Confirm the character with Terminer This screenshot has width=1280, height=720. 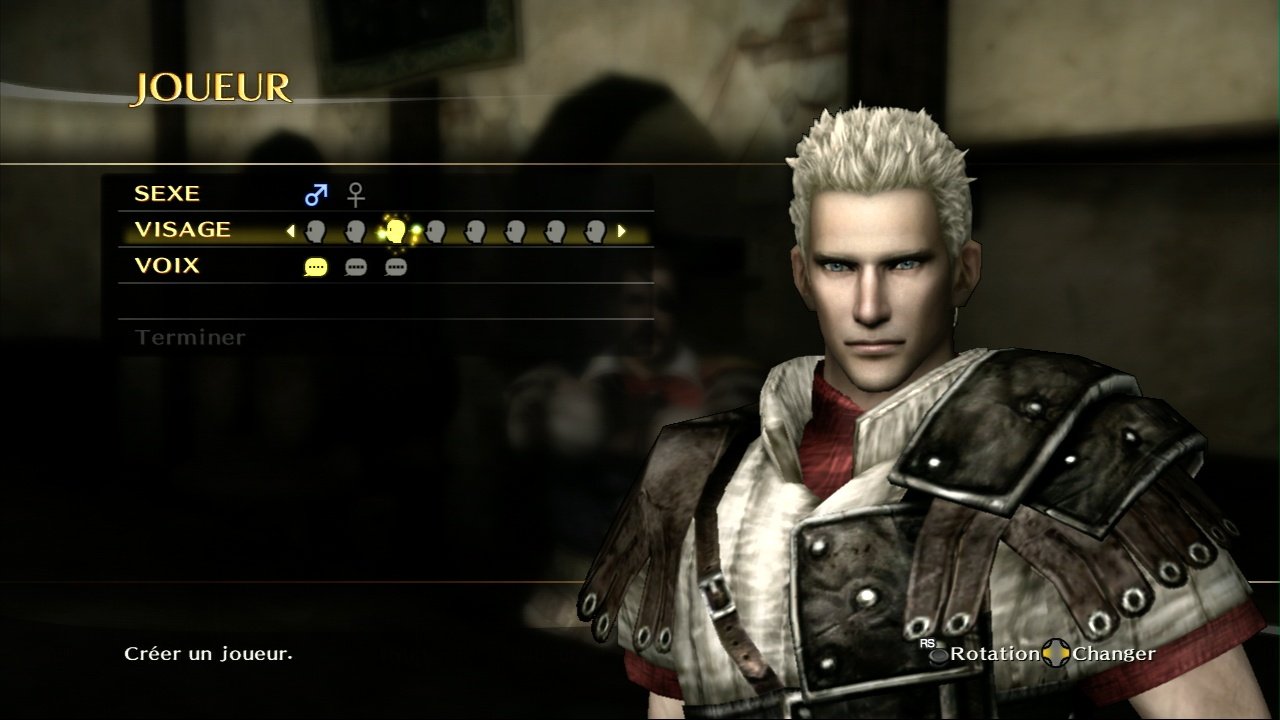190,338
